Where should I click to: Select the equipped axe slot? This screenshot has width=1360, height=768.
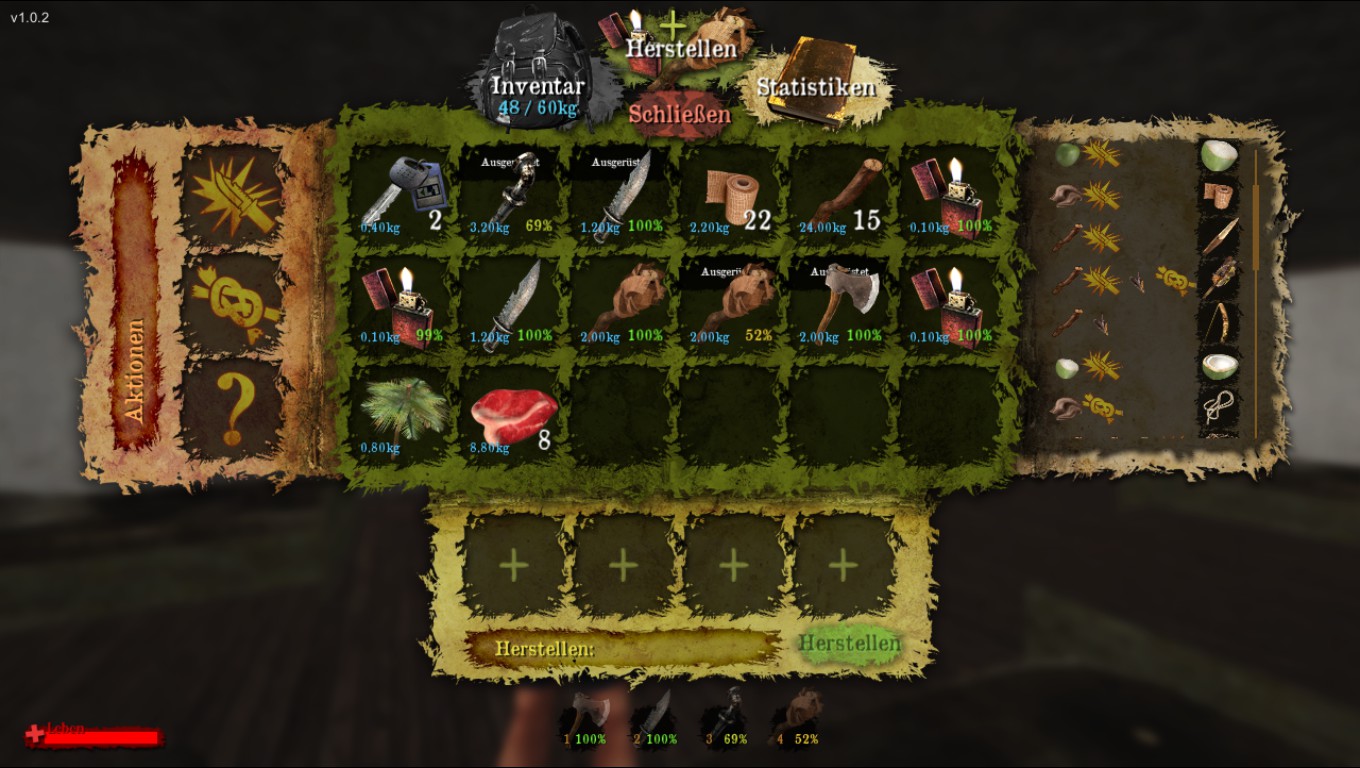(x=841, y=305)
